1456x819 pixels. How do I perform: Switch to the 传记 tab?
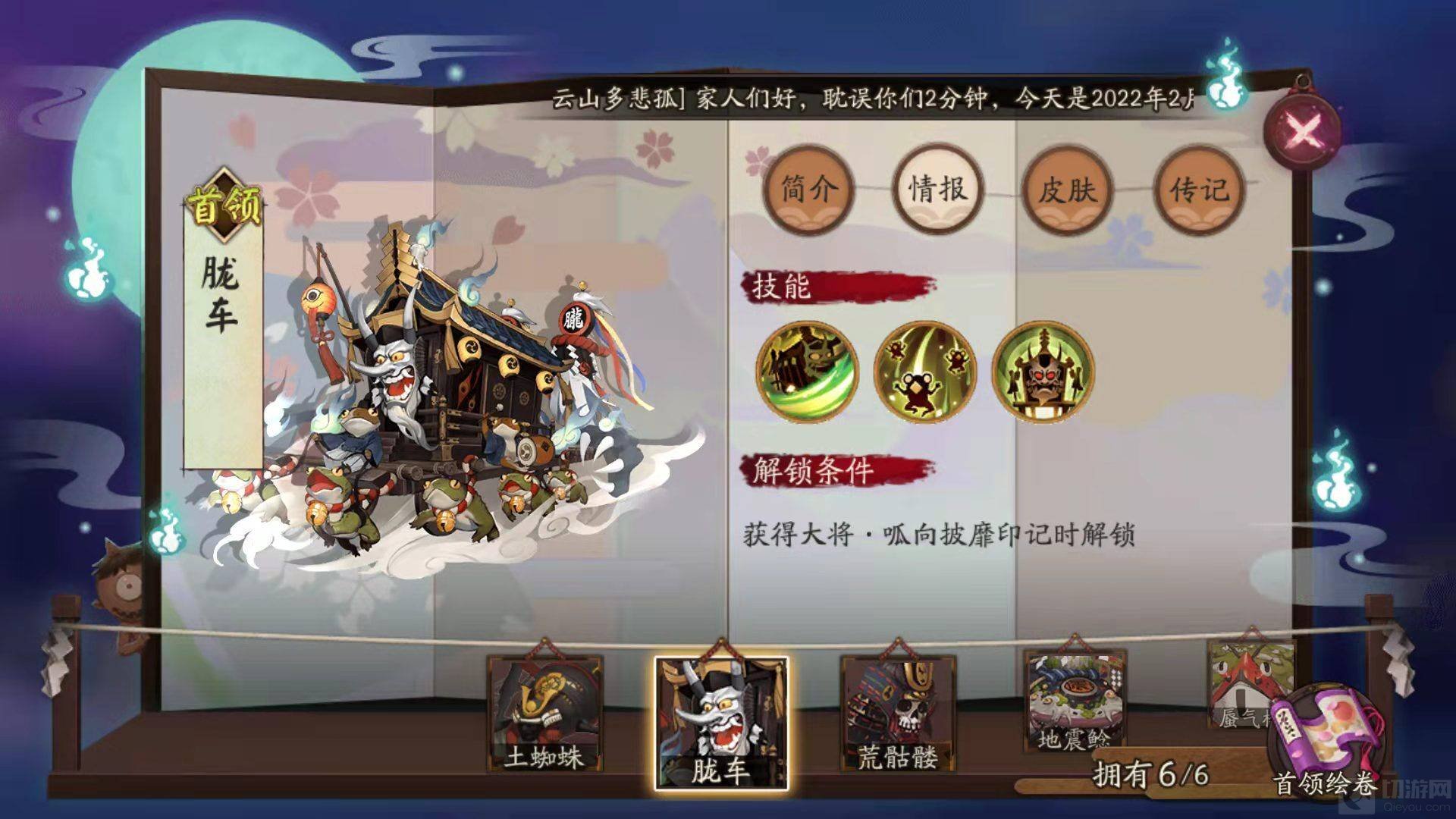(x=1197, y=190)
